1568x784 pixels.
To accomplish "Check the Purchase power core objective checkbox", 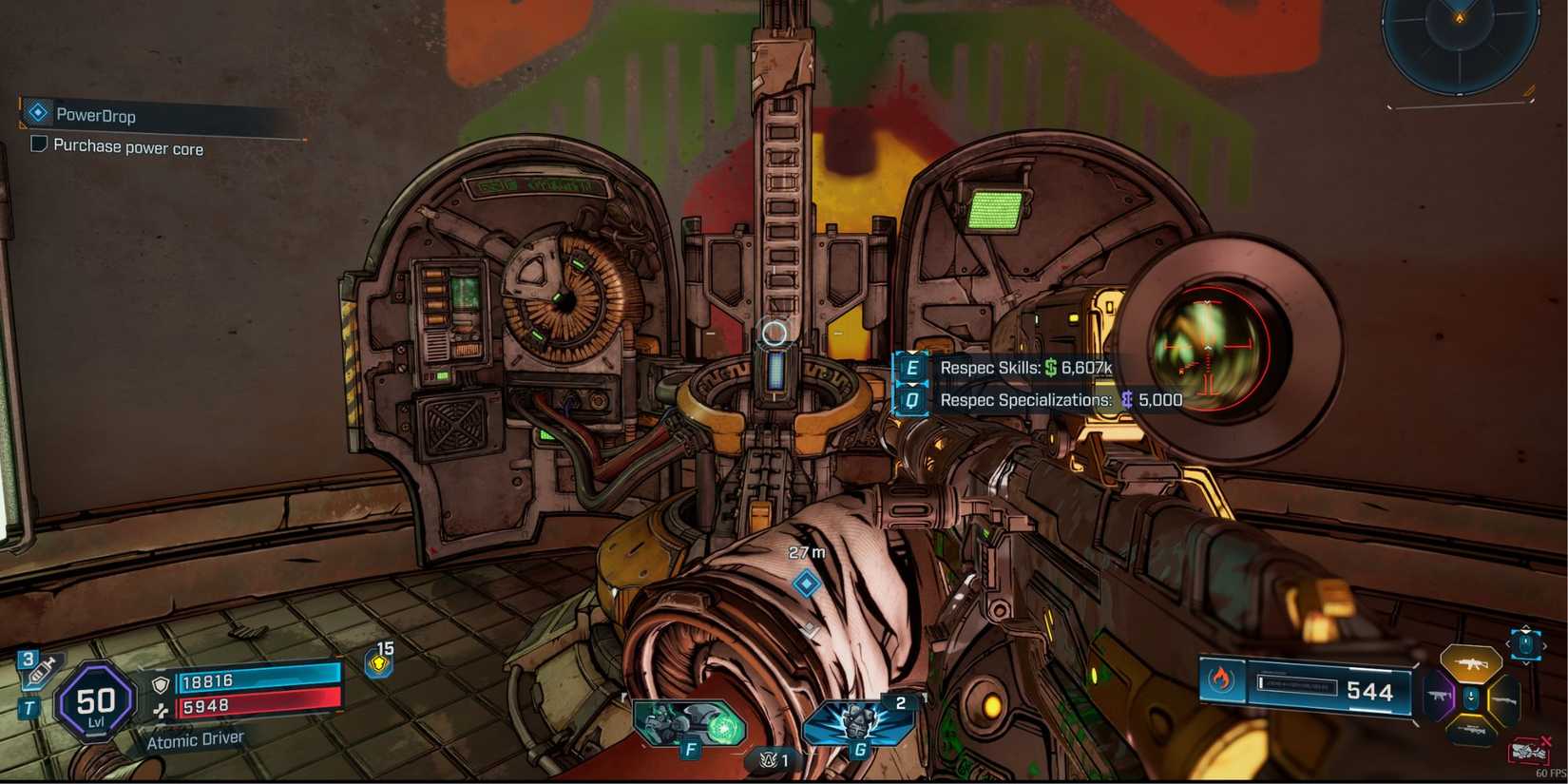I will coord(38,143).
